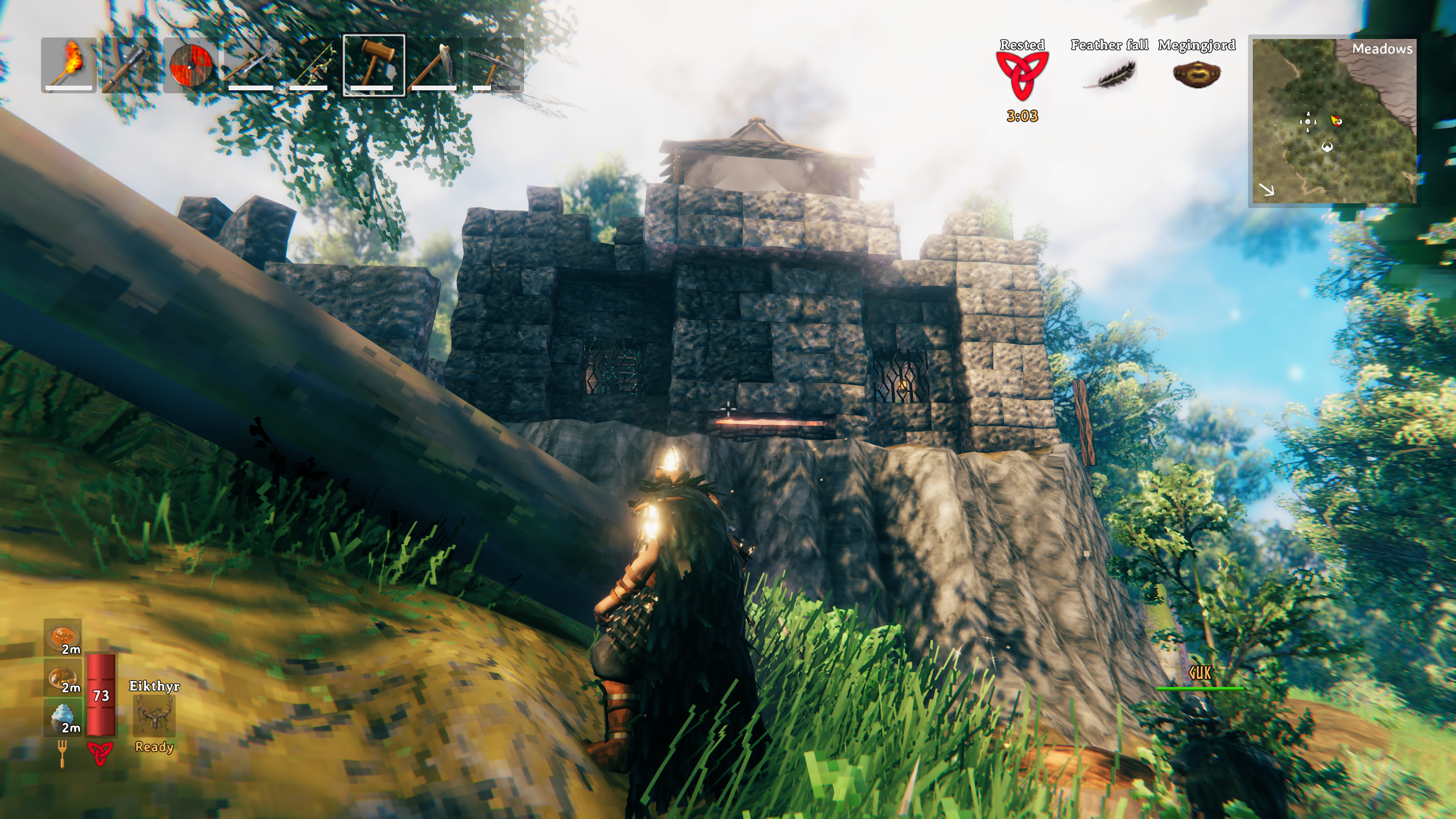Screen dimensions: 1456x819
Task: Equip the iron mace from hotbar
Action: click(130, 64)
